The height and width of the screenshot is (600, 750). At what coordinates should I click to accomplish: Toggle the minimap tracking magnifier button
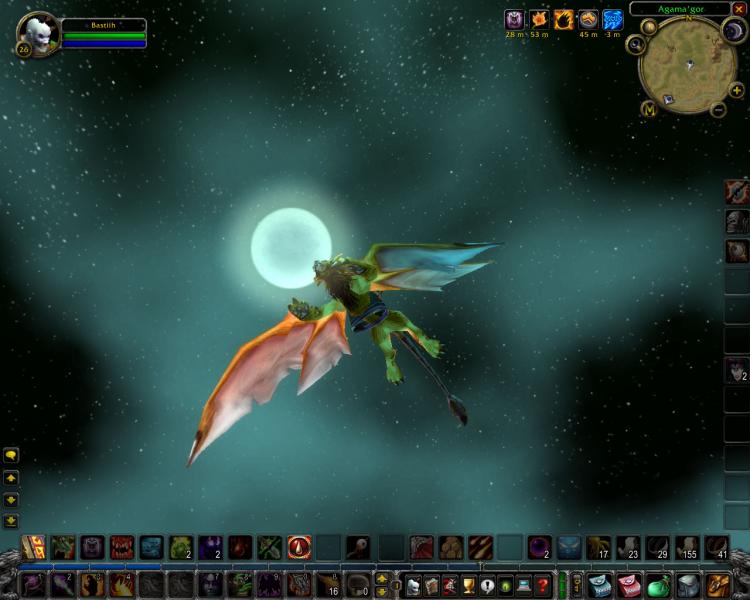(635, 45)
